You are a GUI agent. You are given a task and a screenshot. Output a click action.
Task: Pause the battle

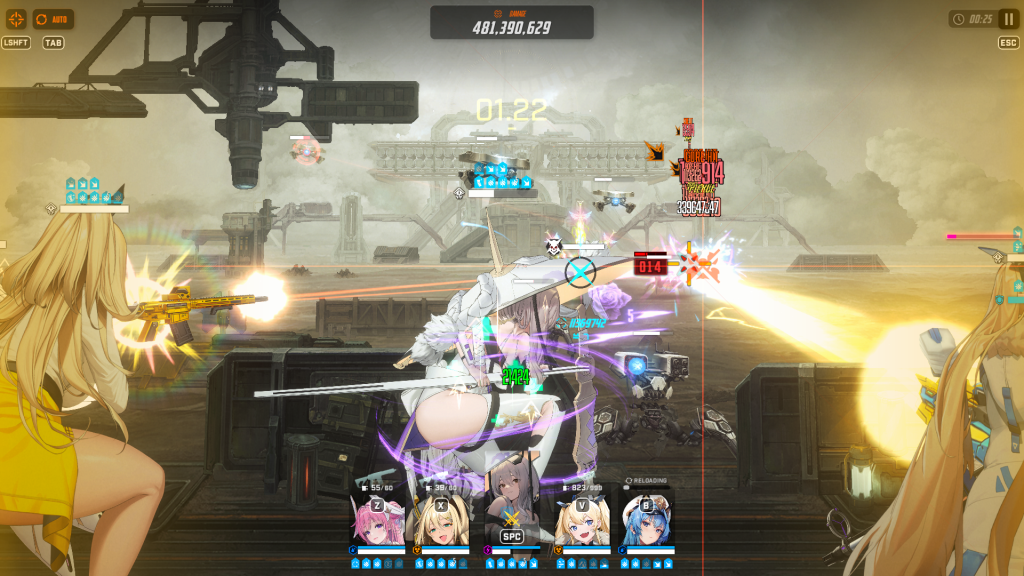1008,19
